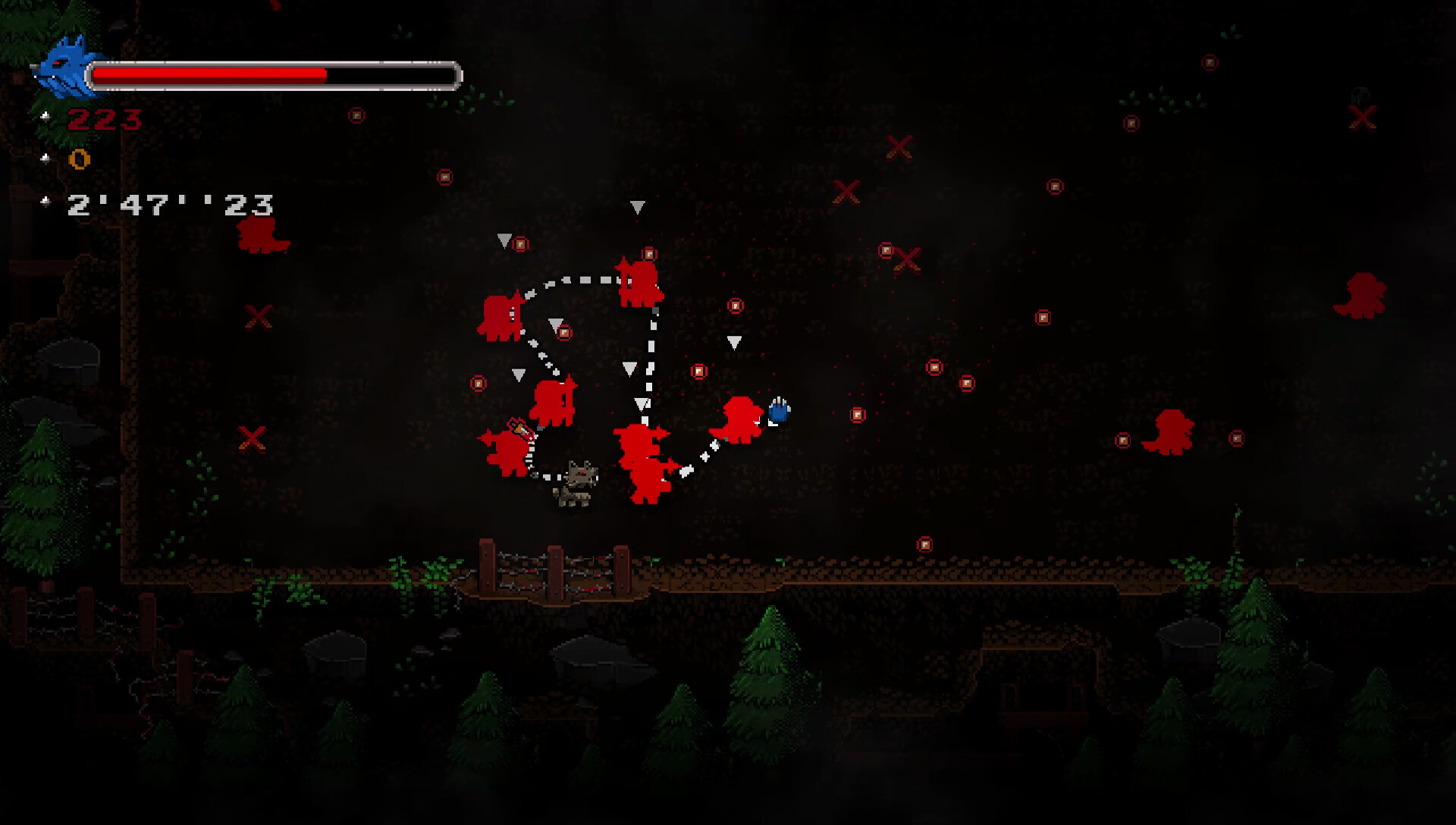This screenshot has width=1456, height=825.
Task: Click the red blood splat below the kill counter
Action: (262, 235)
